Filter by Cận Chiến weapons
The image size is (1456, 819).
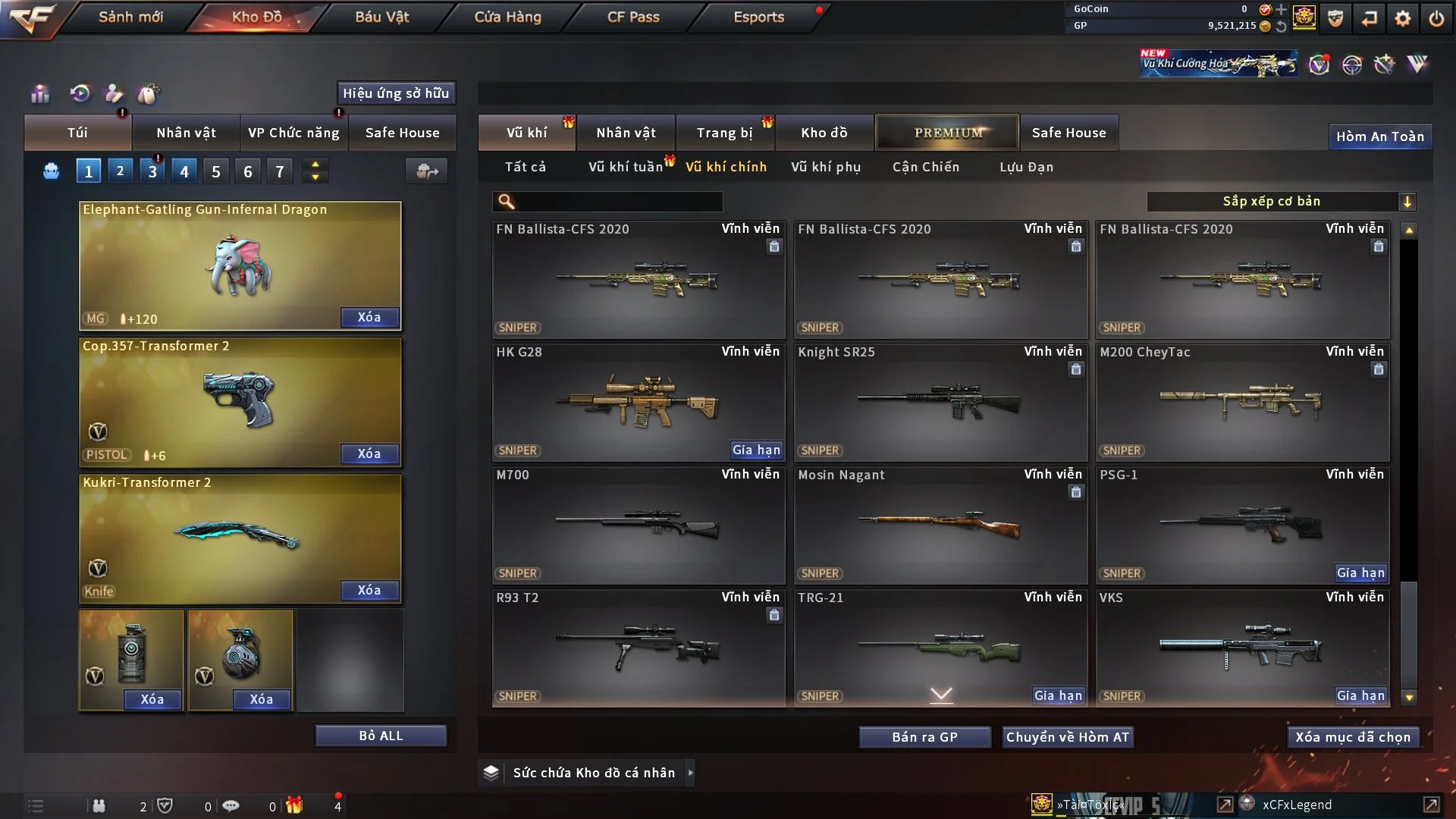925,167
